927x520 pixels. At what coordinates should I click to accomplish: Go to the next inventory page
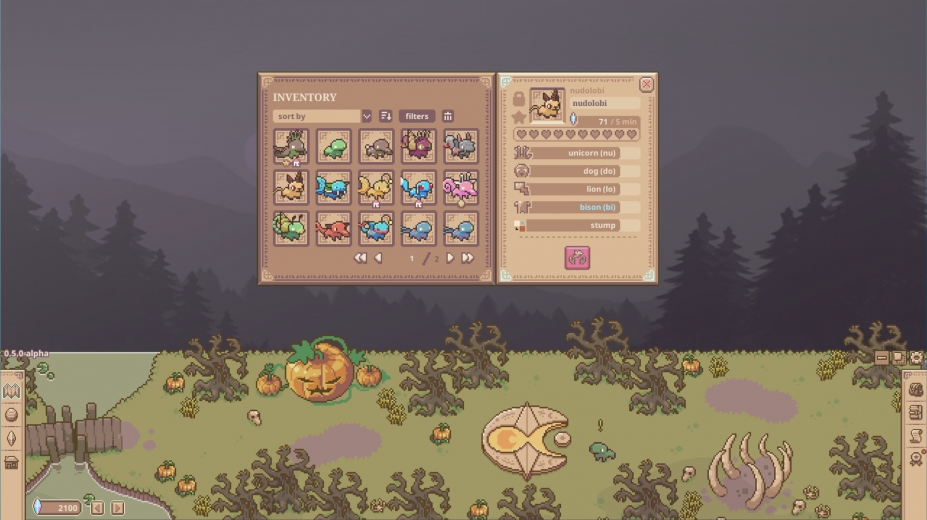tap(450, 258)
